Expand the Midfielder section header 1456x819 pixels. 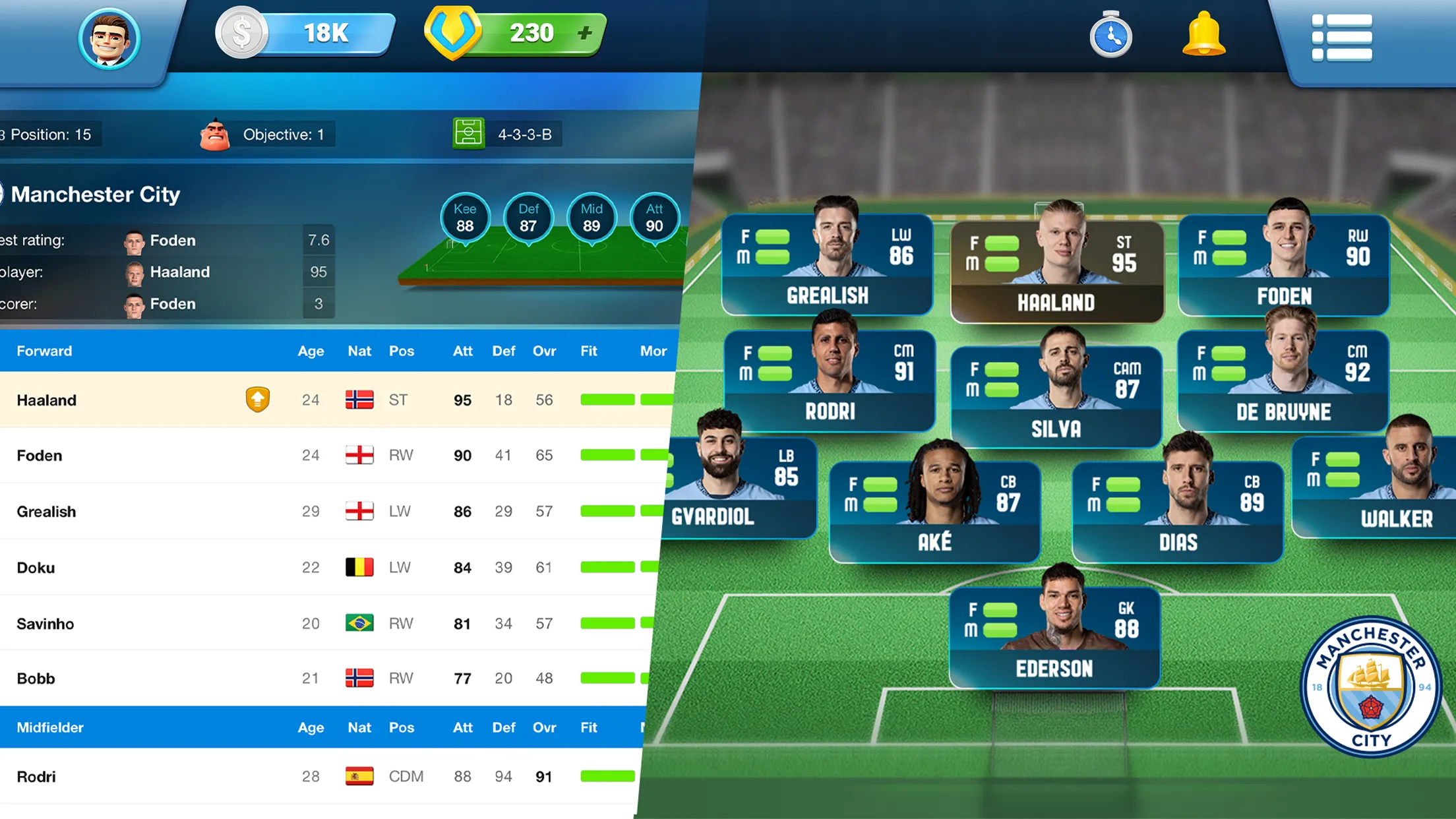click(x=49, y=727)
